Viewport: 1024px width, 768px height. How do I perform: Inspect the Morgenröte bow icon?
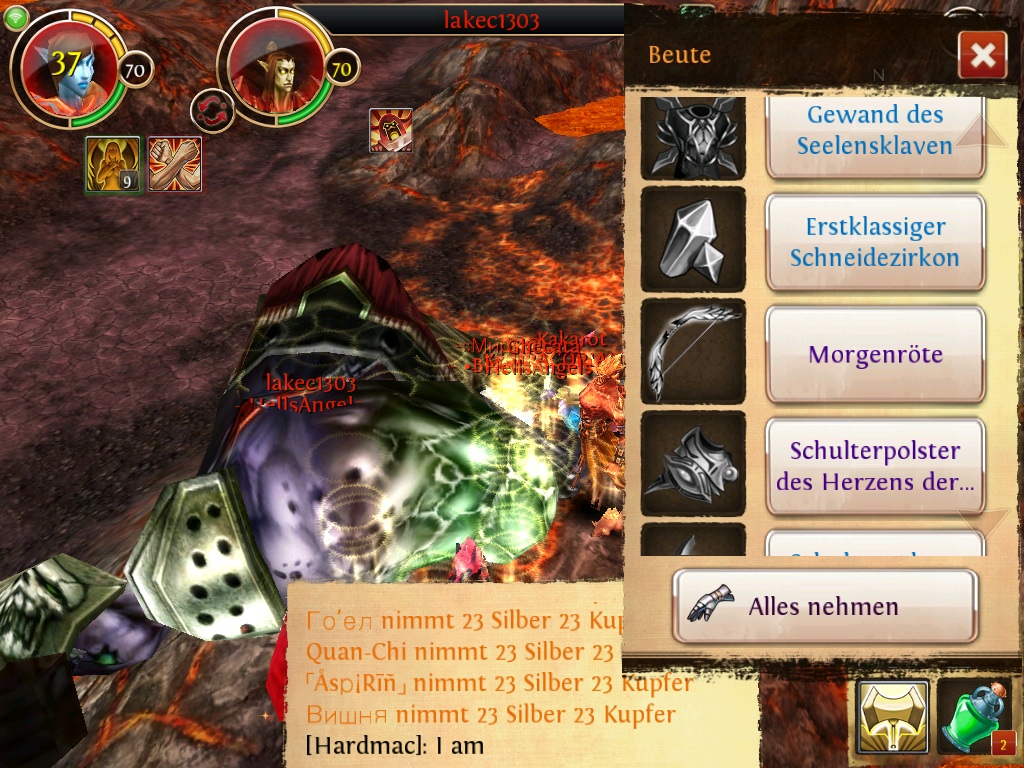[x=692, y=351]
